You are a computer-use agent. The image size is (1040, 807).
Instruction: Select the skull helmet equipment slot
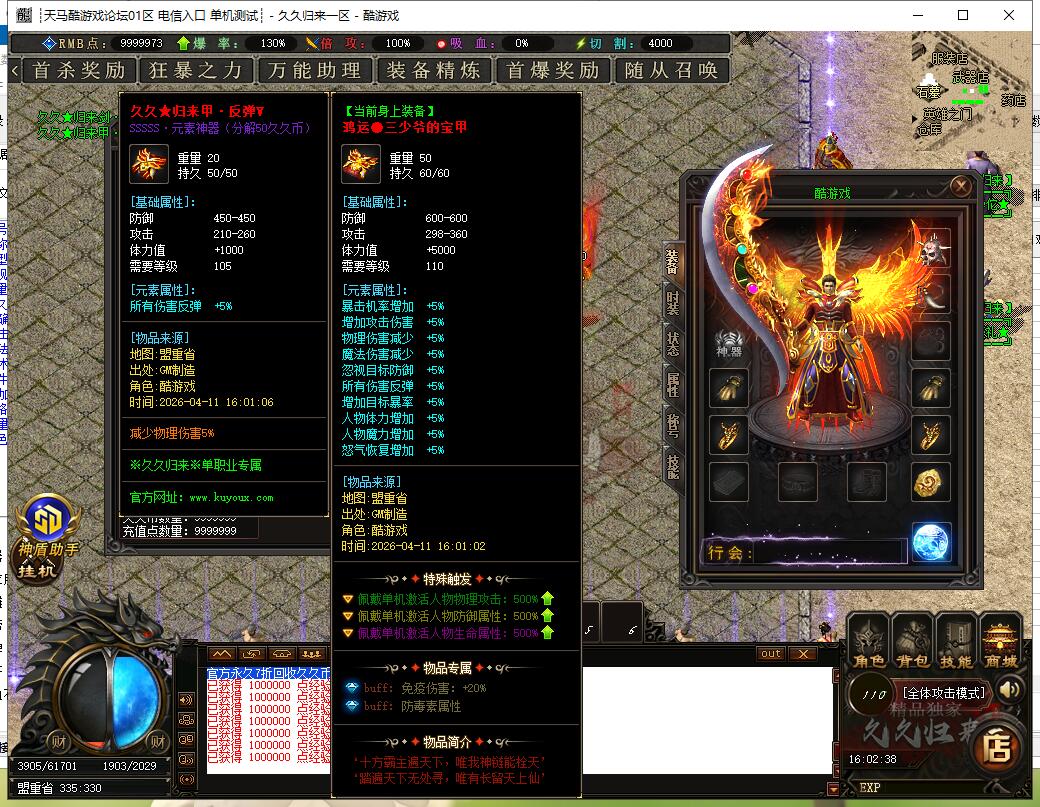pyautogui.click(x=932, y=248)
